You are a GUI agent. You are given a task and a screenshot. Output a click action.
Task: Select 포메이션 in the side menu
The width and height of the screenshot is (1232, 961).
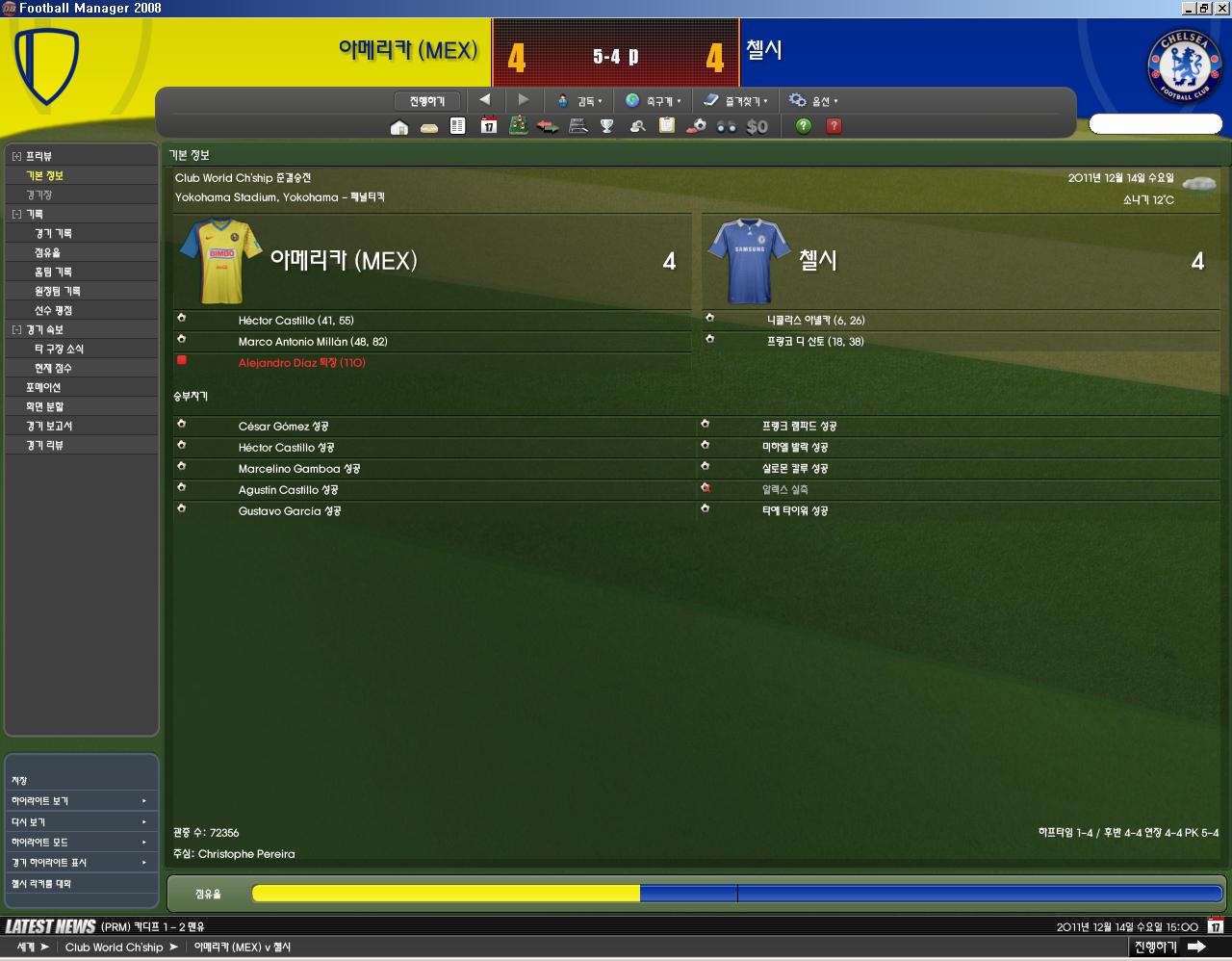point(43,387)
